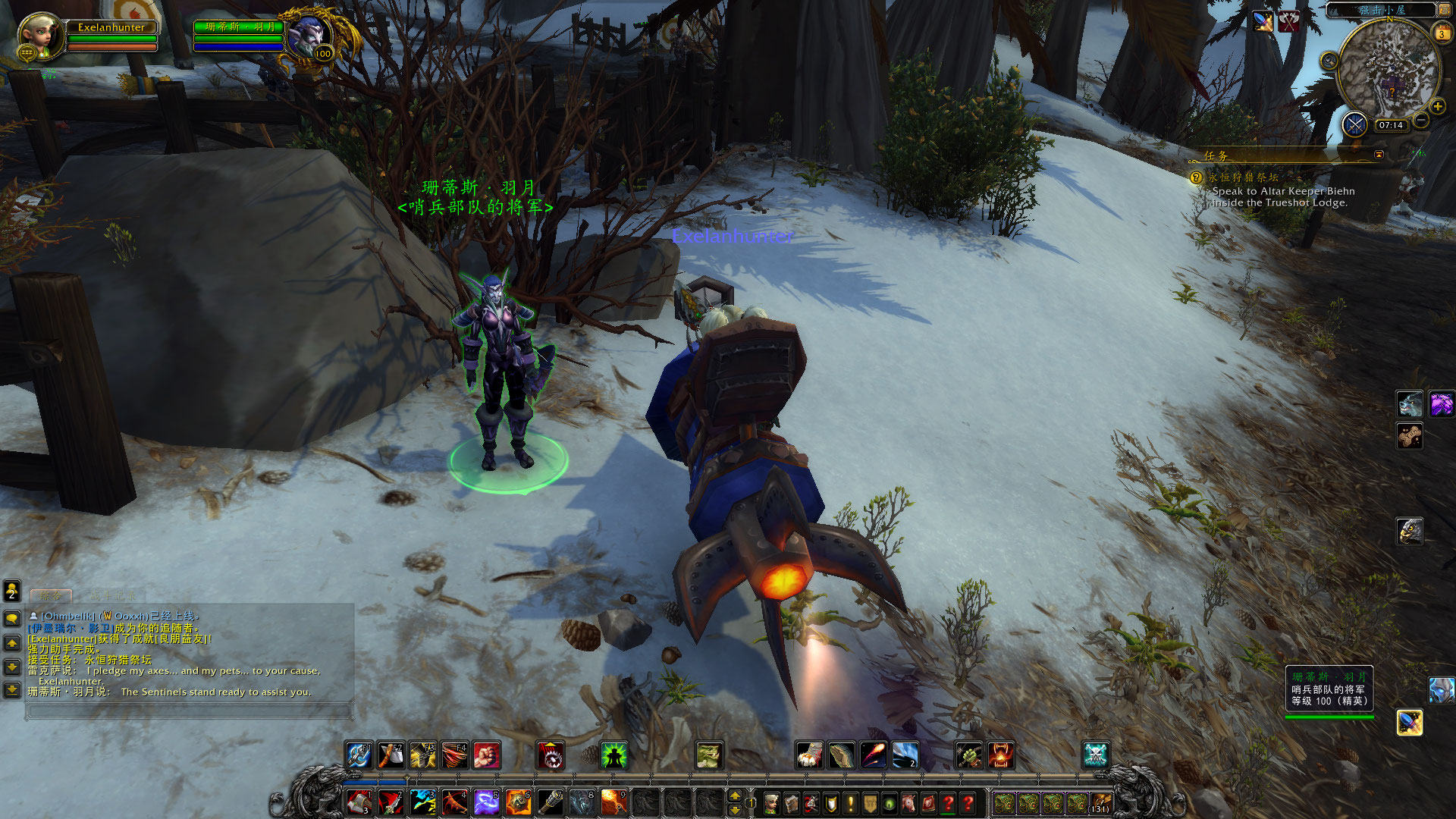Select the 综合 chat tab

click(51, 596)
